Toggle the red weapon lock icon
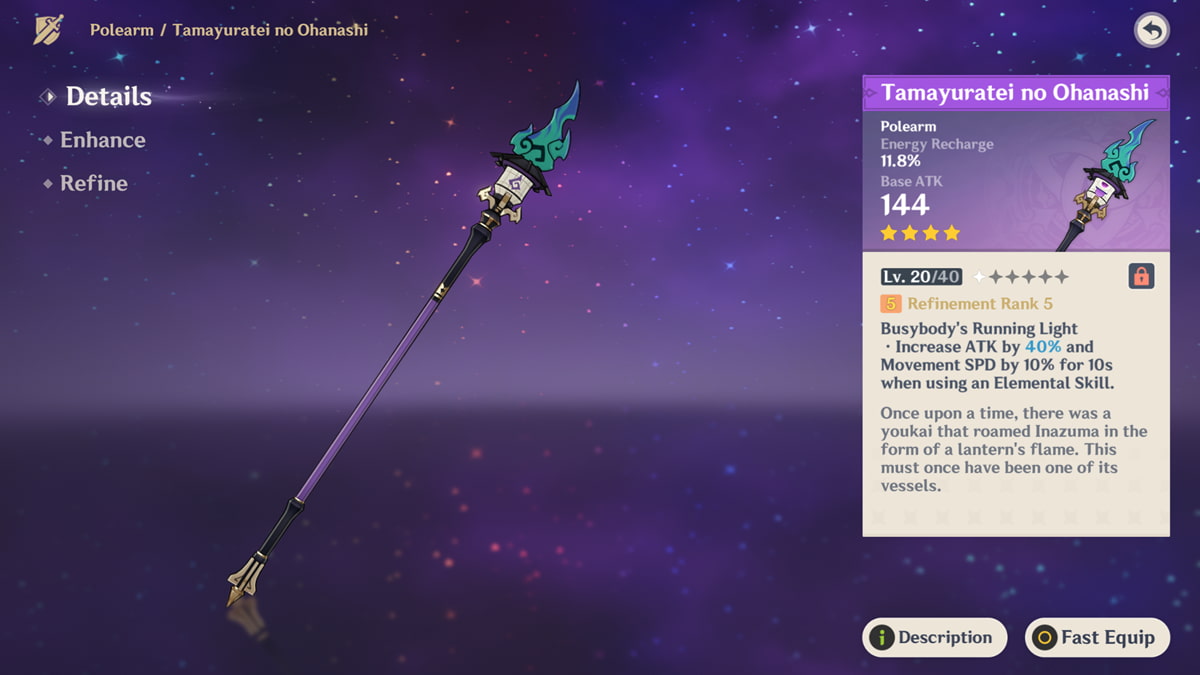This screenshot has width=1200, height=675. point(1141,276)
